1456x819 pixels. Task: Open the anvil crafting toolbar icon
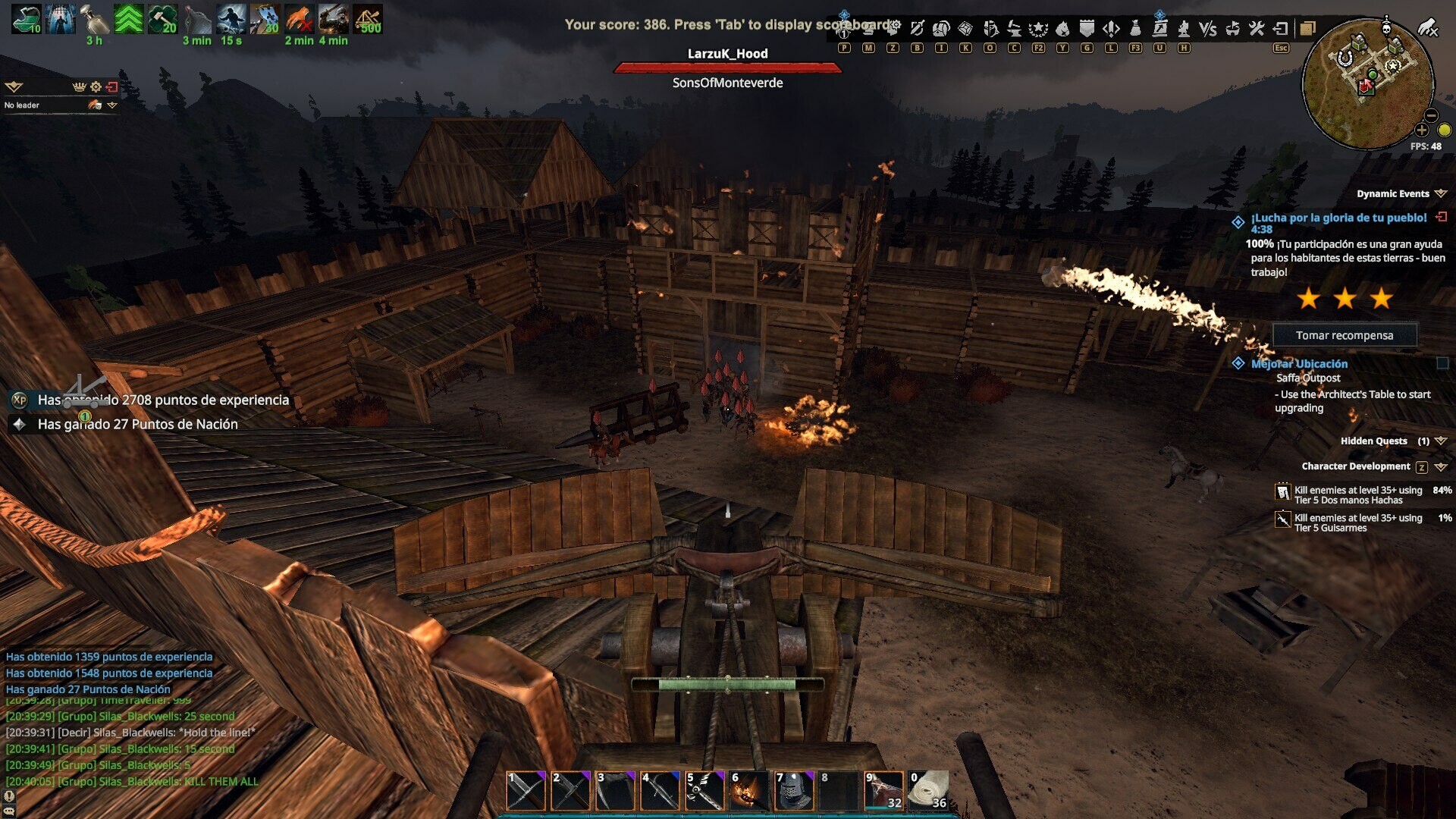click(x=1014, y=29)
